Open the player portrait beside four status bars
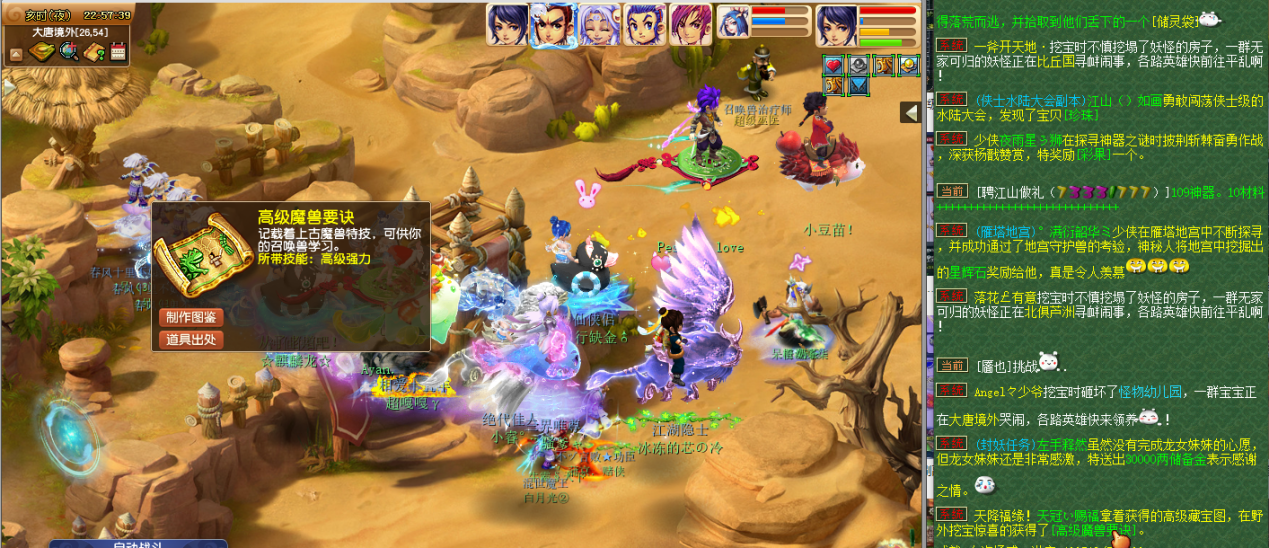 [836, 26]
